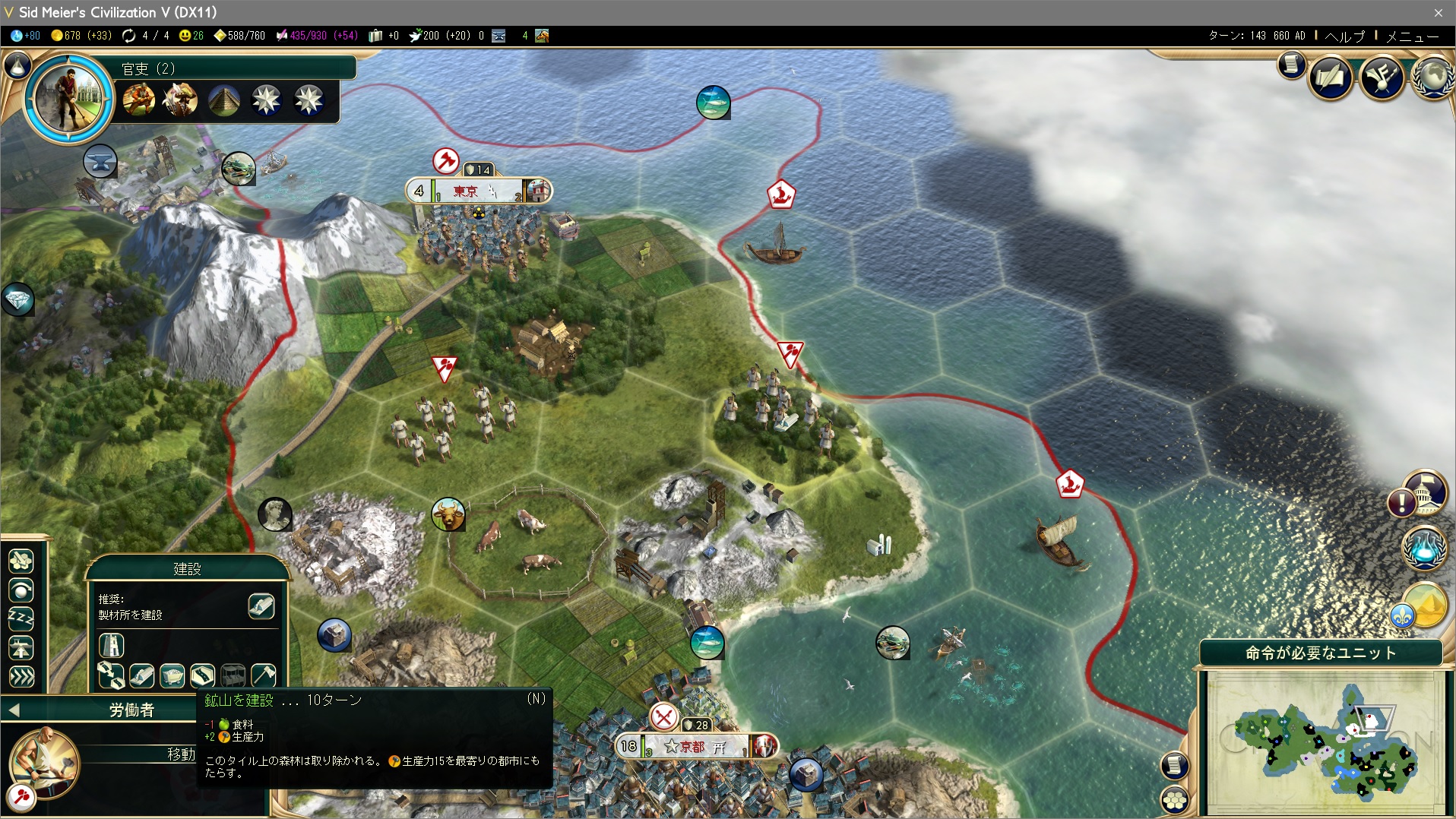1456x819 pixels.
Task: Close the Civilization V window
Action: tap(1438, 12)
